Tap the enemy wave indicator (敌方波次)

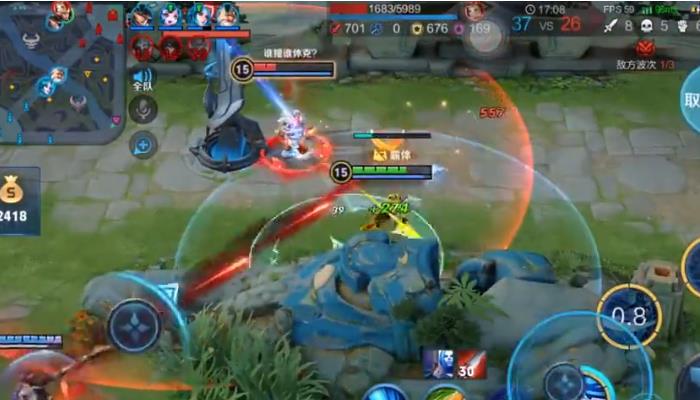pyautogui.click(x=646, y=56)
